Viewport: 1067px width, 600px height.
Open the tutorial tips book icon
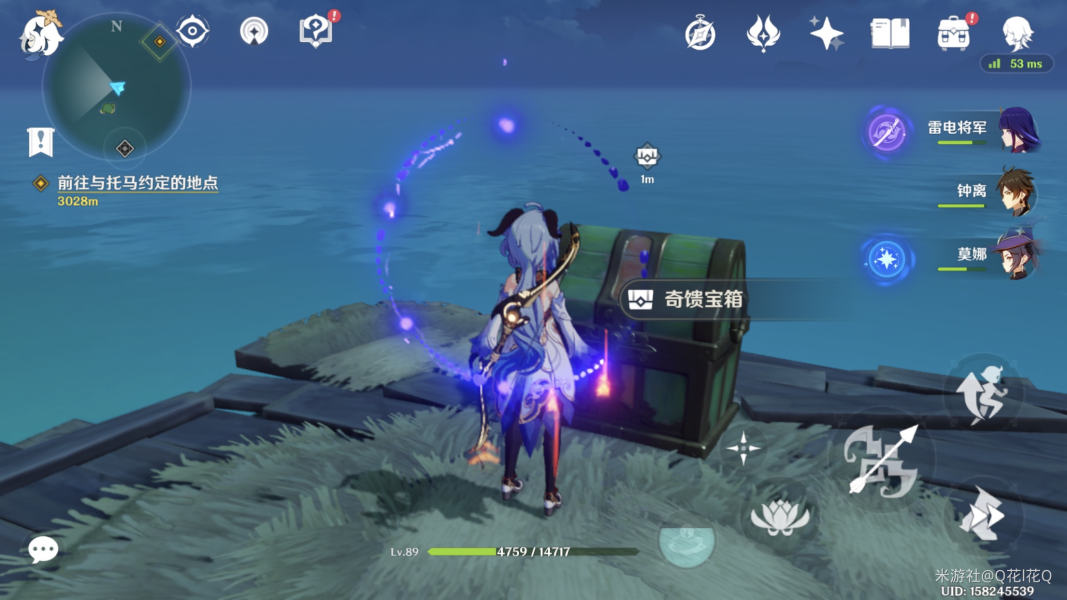(x=316, y=31)
